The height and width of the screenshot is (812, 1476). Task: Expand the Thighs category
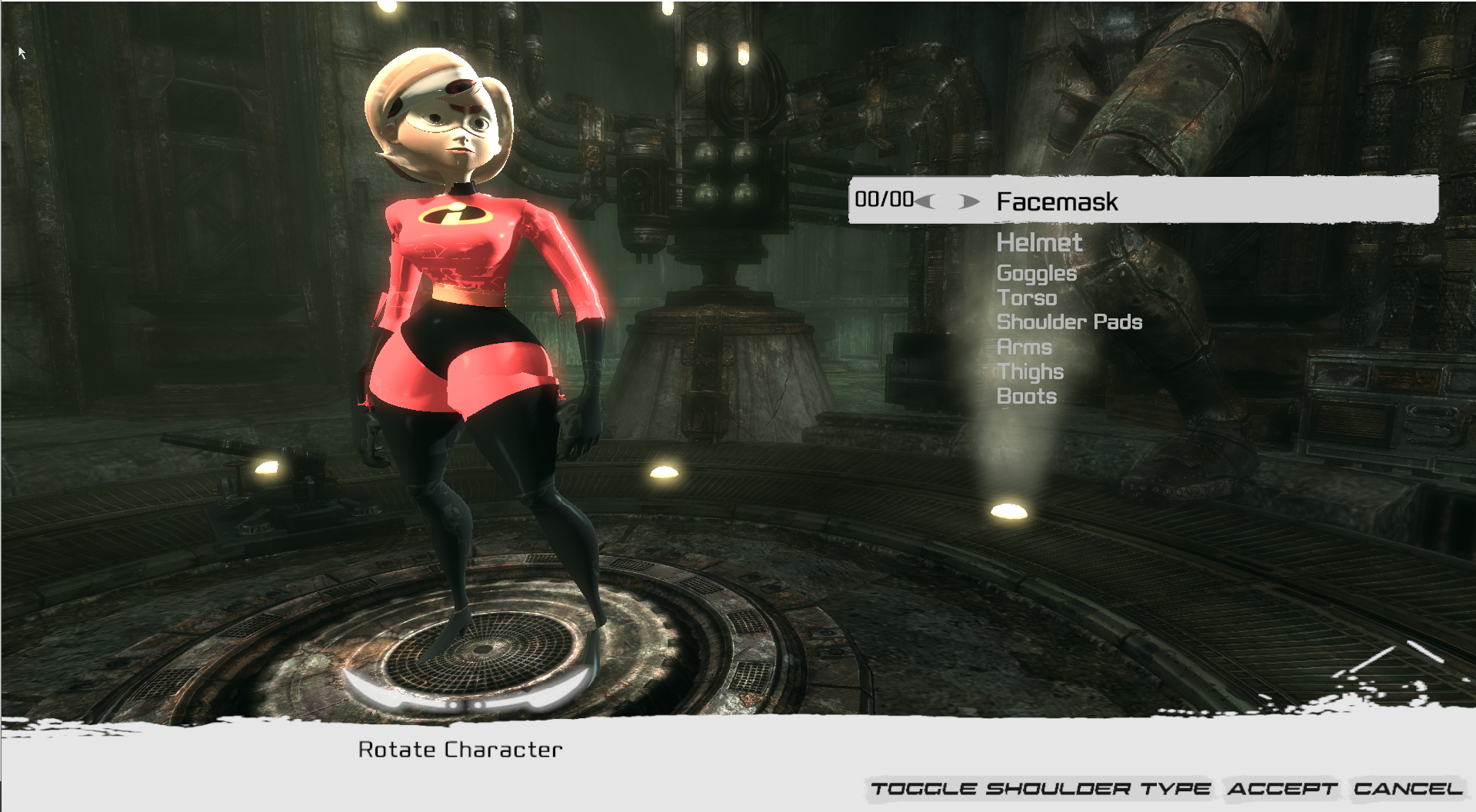tap(1030, 372)
